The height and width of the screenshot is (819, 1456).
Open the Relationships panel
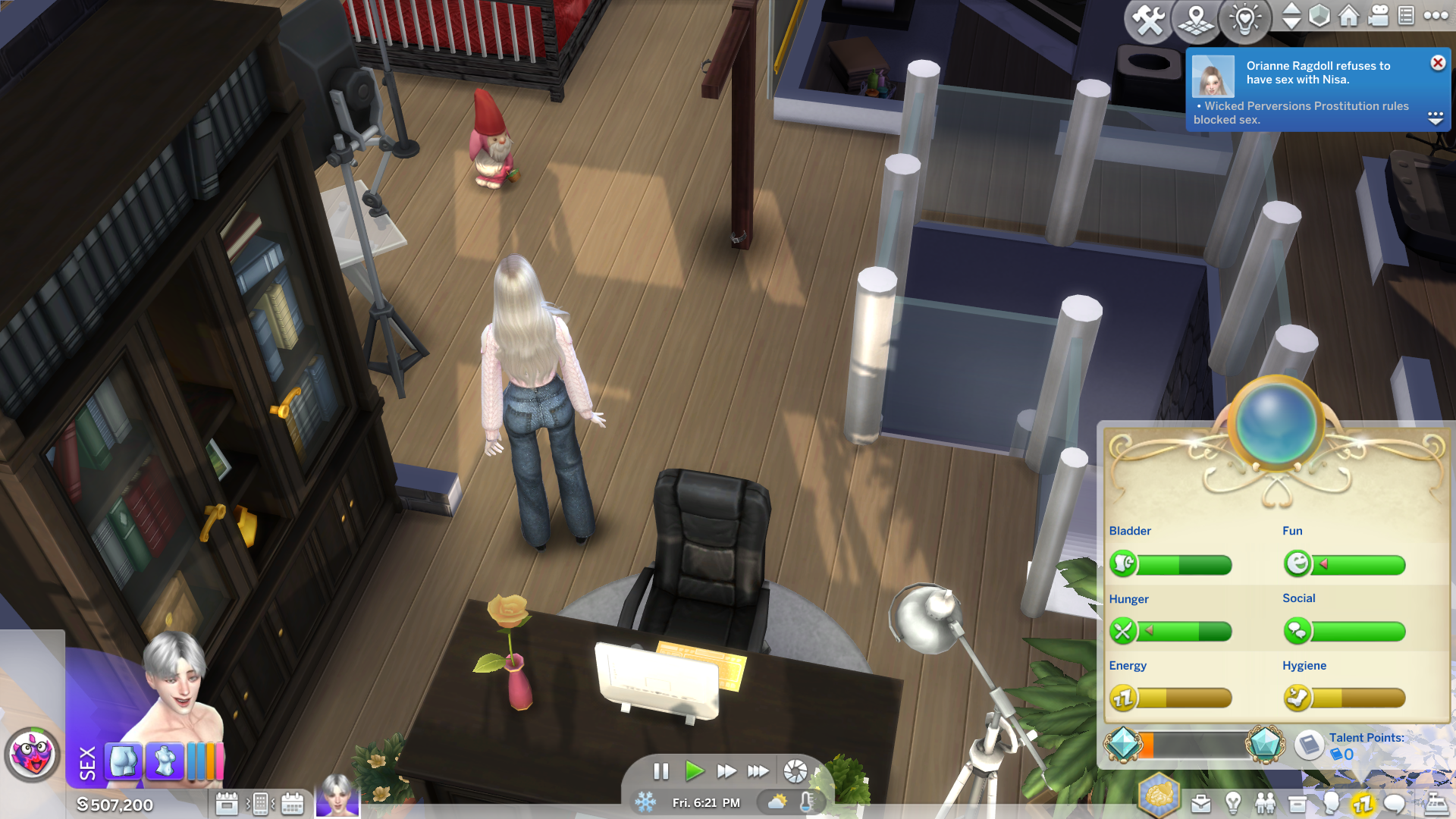[1265, 804]
